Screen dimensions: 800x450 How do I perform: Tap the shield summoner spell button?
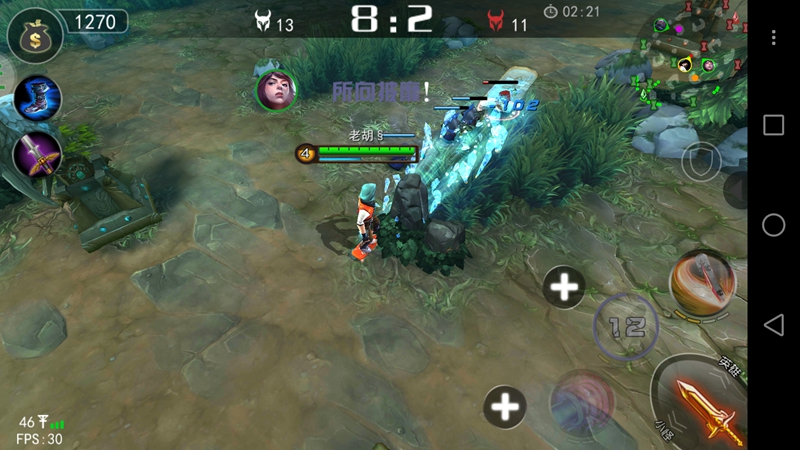point(701,160)
